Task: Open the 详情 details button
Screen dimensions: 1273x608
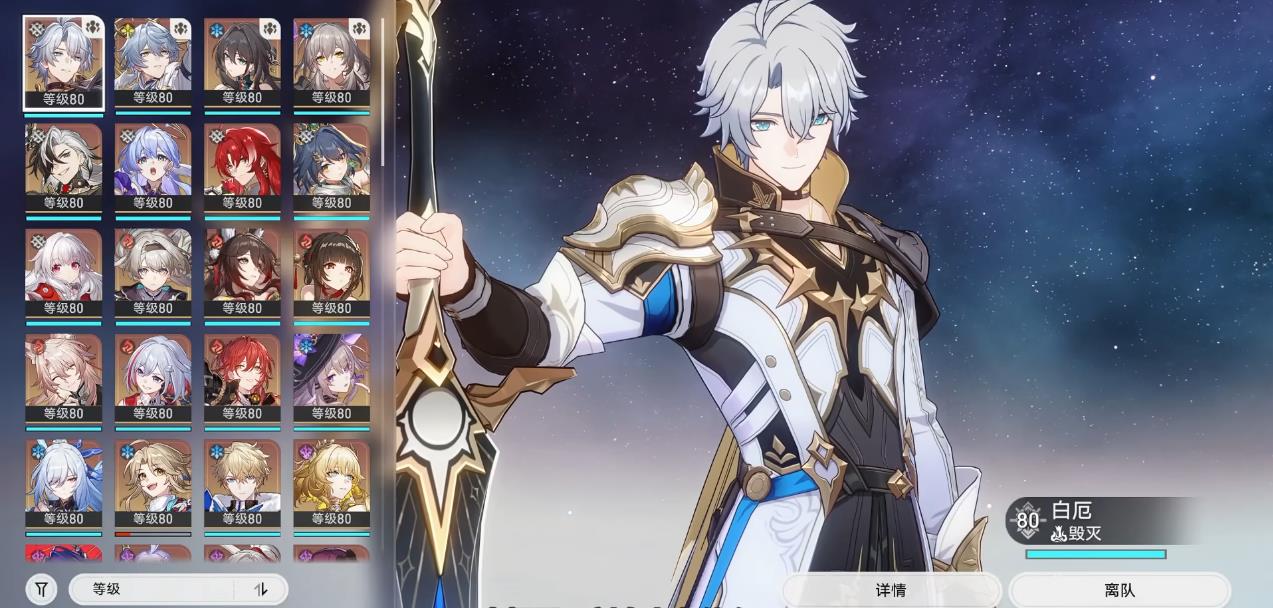Action: point(890,590)
